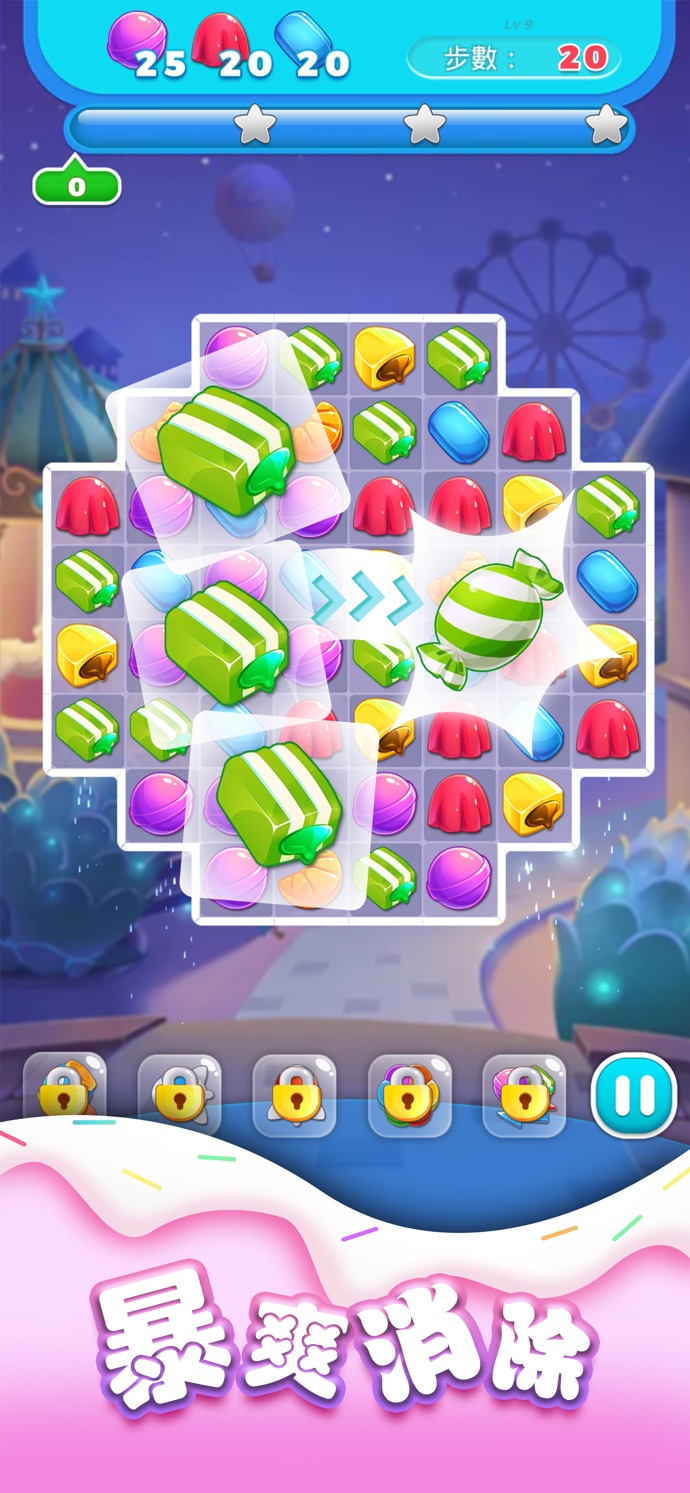The image size is (690, 1493).
Task: Tap the locked pink and green candy booster
Action: [524, 1096]
